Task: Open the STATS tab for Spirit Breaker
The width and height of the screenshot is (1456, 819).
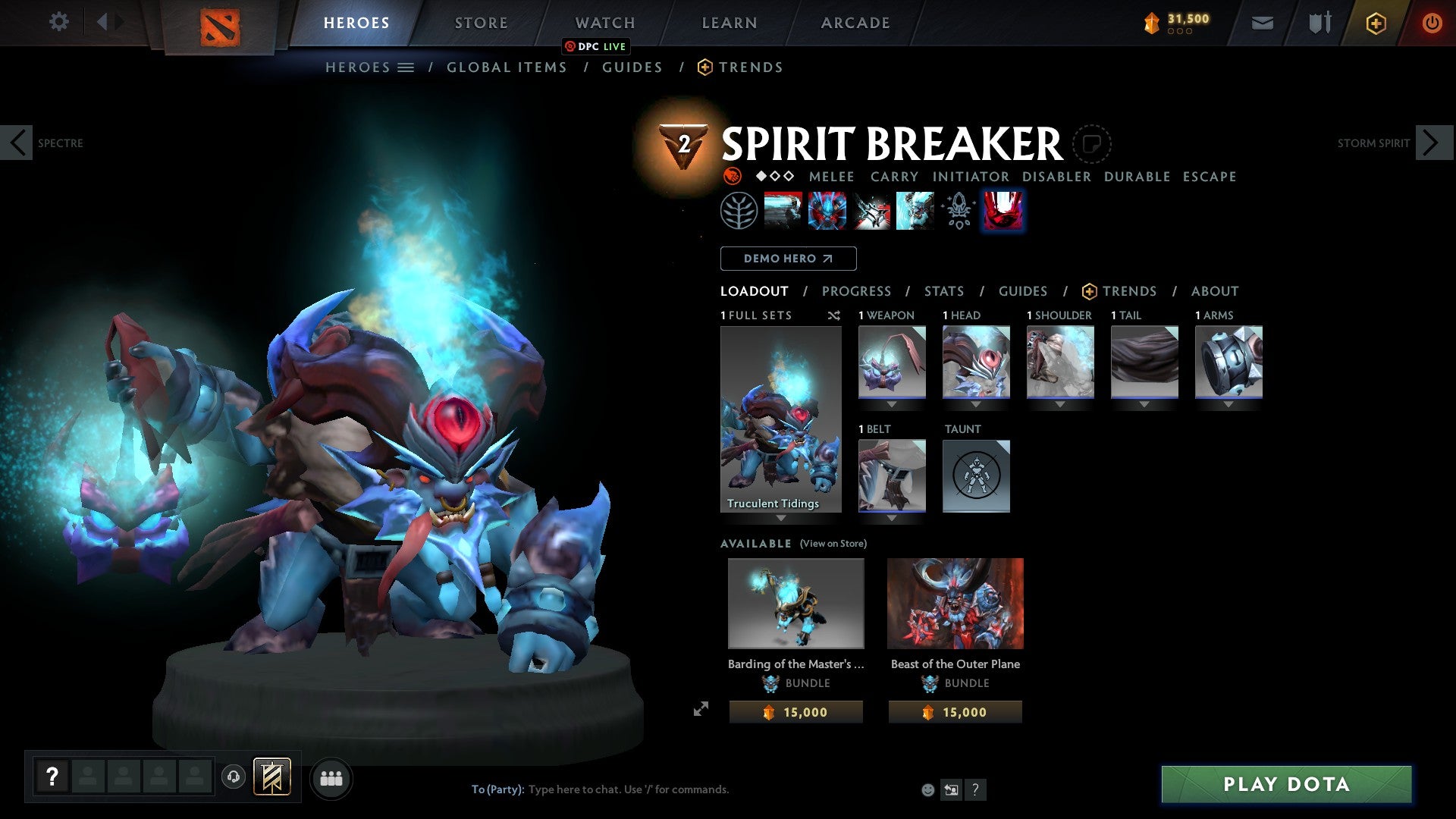Action: coord(943,291)
